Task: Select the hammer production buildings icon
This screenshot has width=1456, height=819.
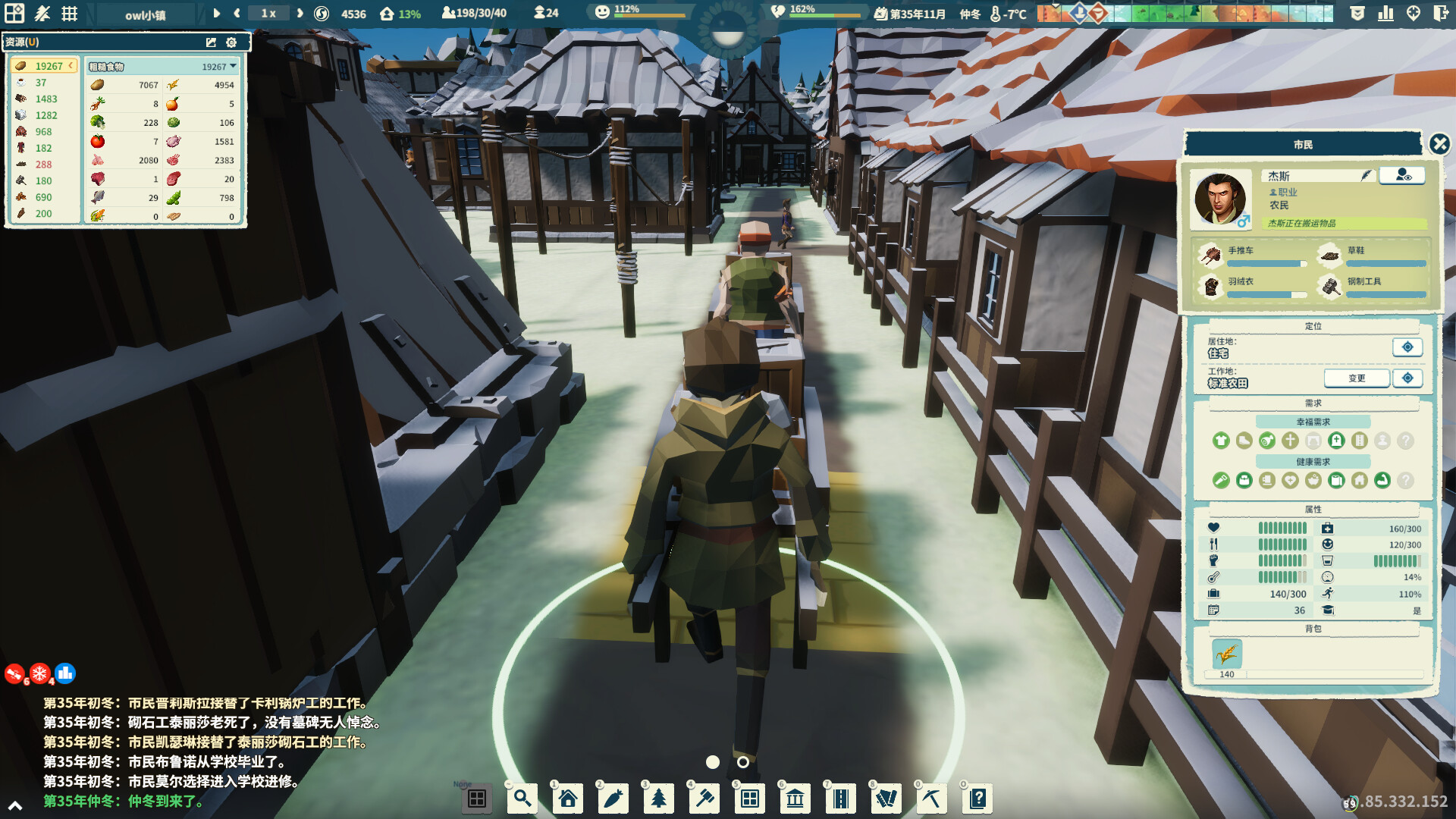Action: (704, 799)
